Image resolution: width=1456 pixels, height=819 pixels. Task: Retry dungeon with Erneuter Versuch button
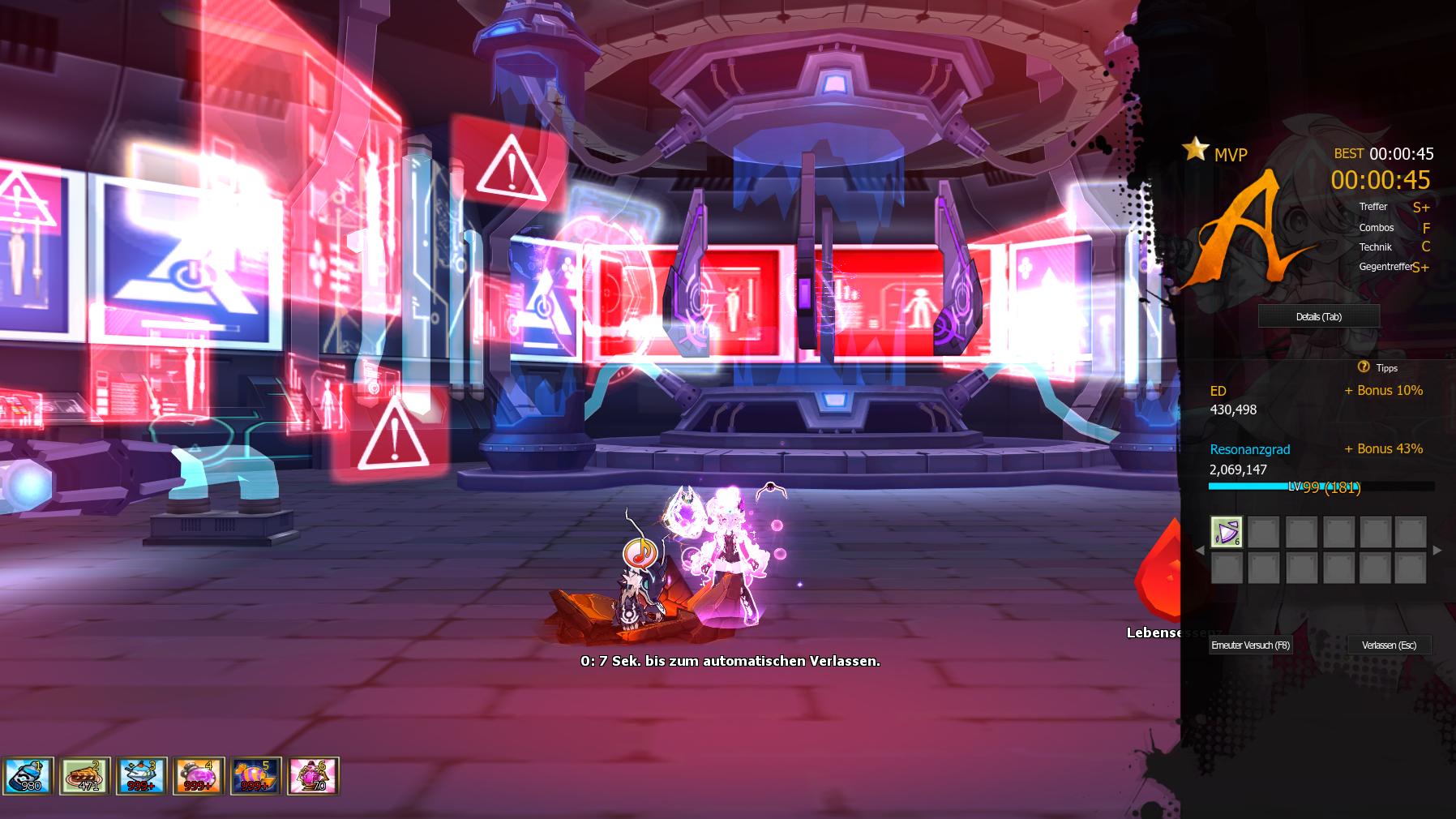[x=1250, y=645]
